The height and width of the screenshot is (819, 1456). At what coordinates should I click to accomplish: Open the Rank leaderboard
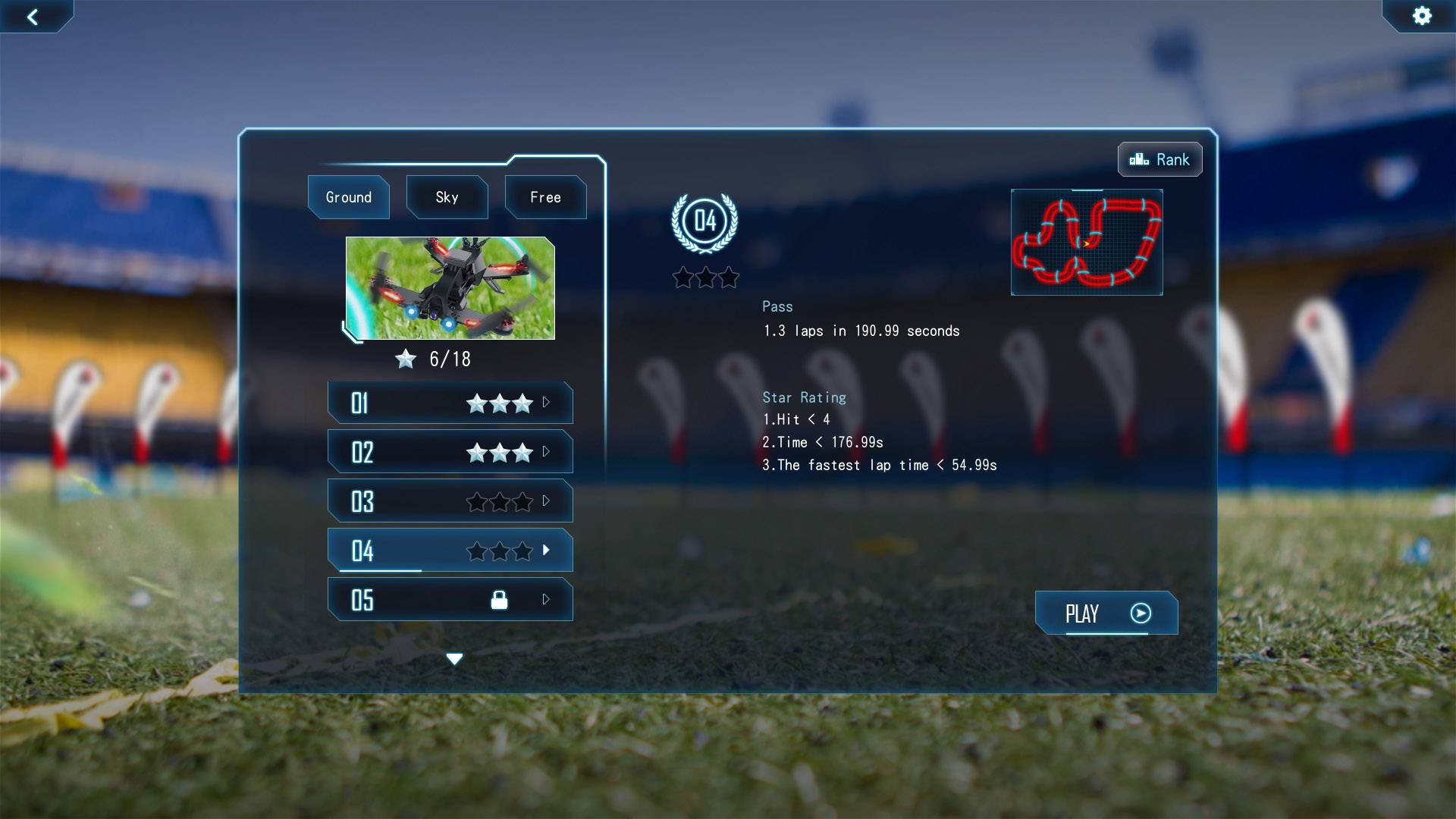point(1159,159)
